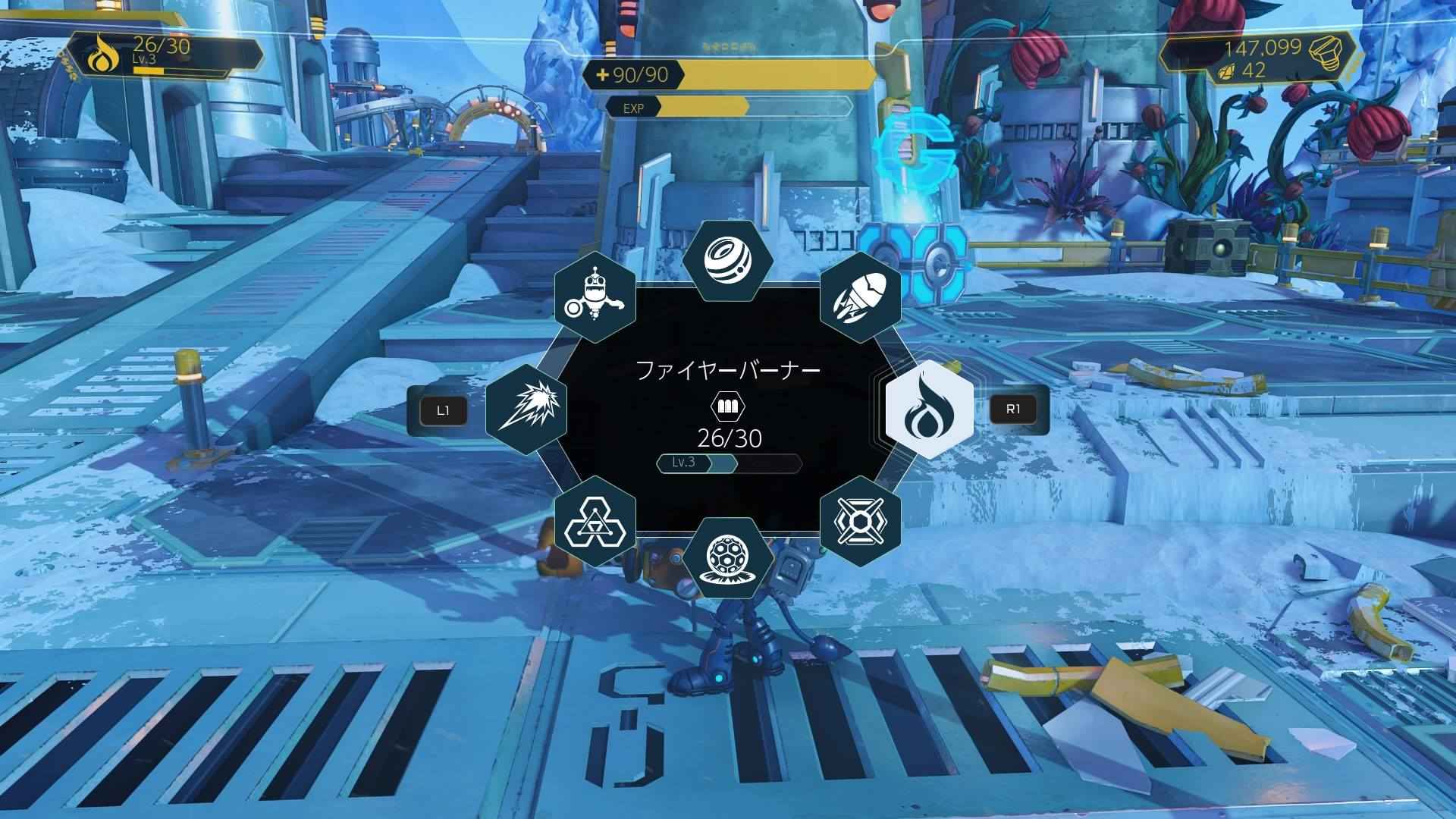Pick the triangle hexagon emblem weapon
Screen dimensions: 1456x819
pyautogui.click(x=595, y=520)
